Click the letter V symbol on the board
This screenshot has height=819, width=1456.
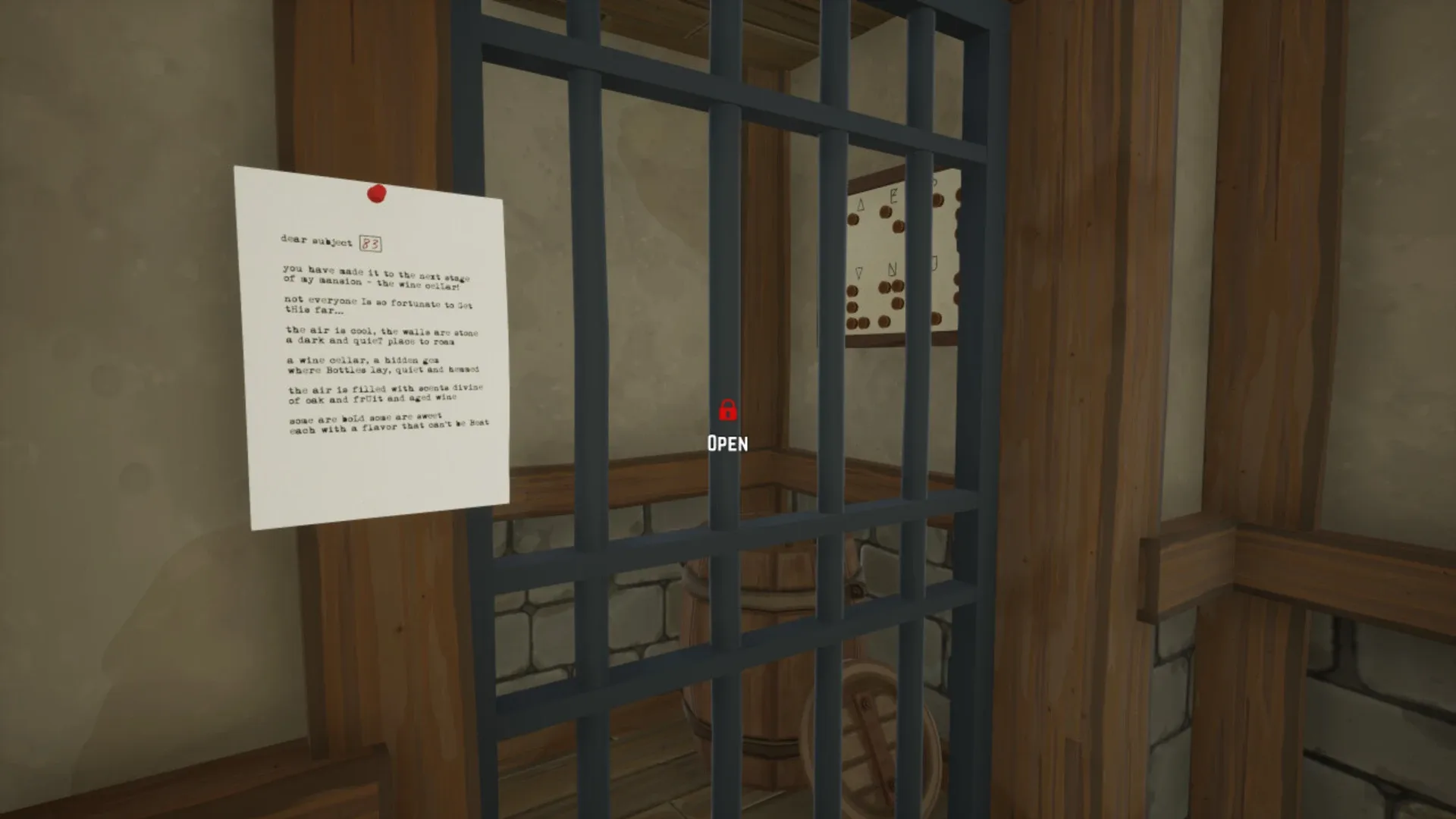pos(858,272)
